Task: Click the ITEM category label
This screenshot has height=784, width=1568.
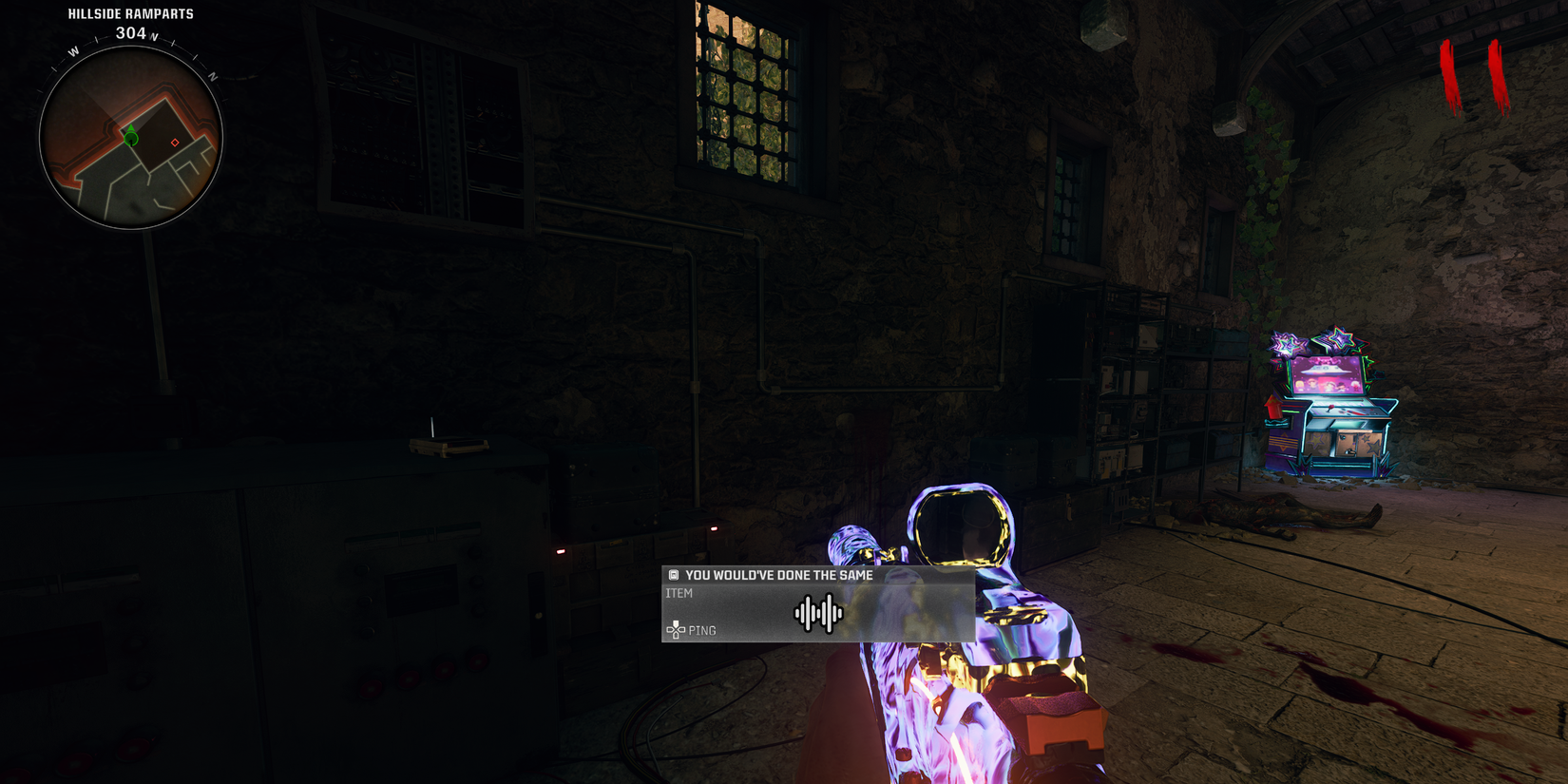Action: 679,592
